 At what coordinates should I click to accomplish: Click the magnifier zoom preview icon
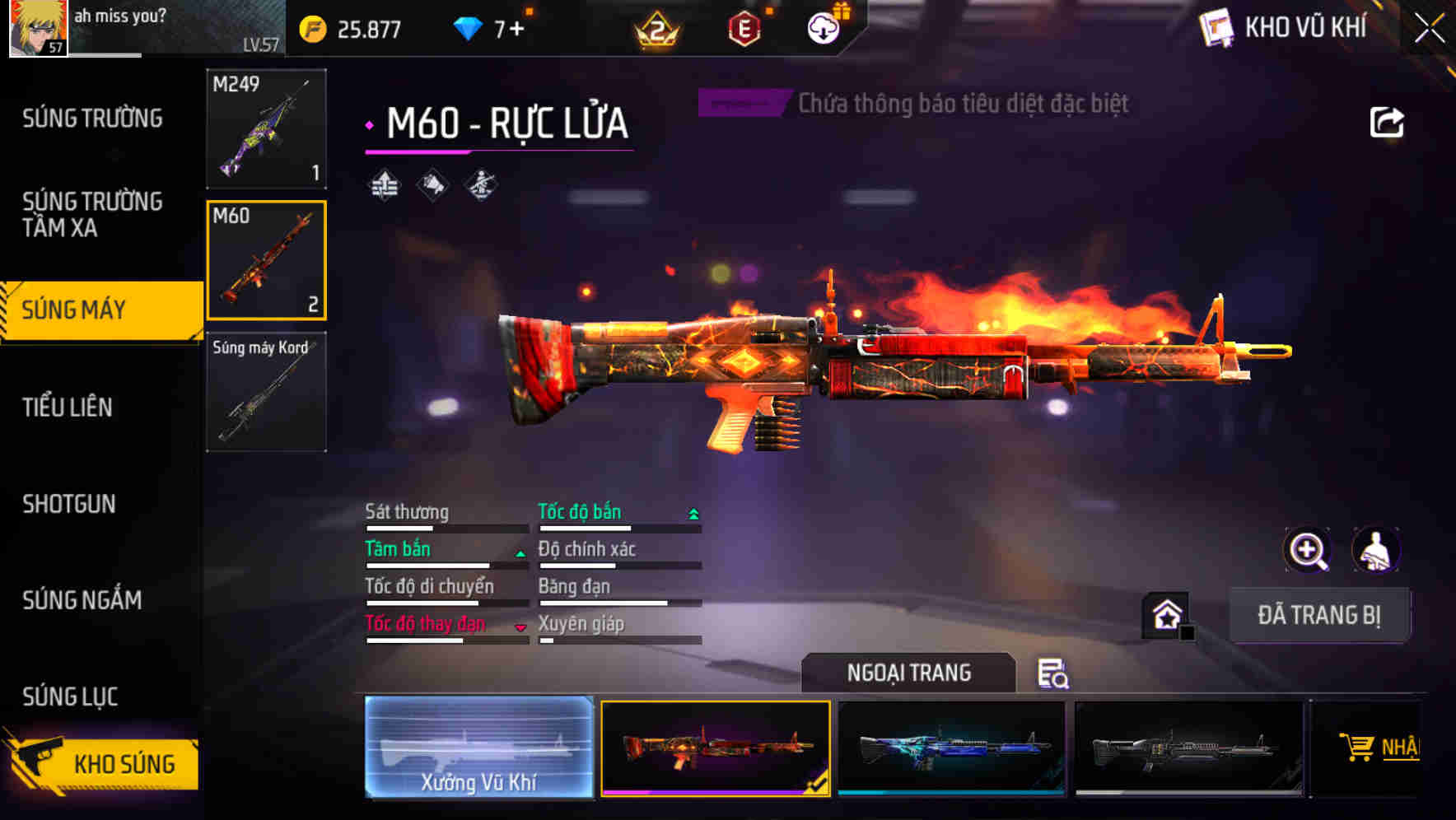[1309, 550]
